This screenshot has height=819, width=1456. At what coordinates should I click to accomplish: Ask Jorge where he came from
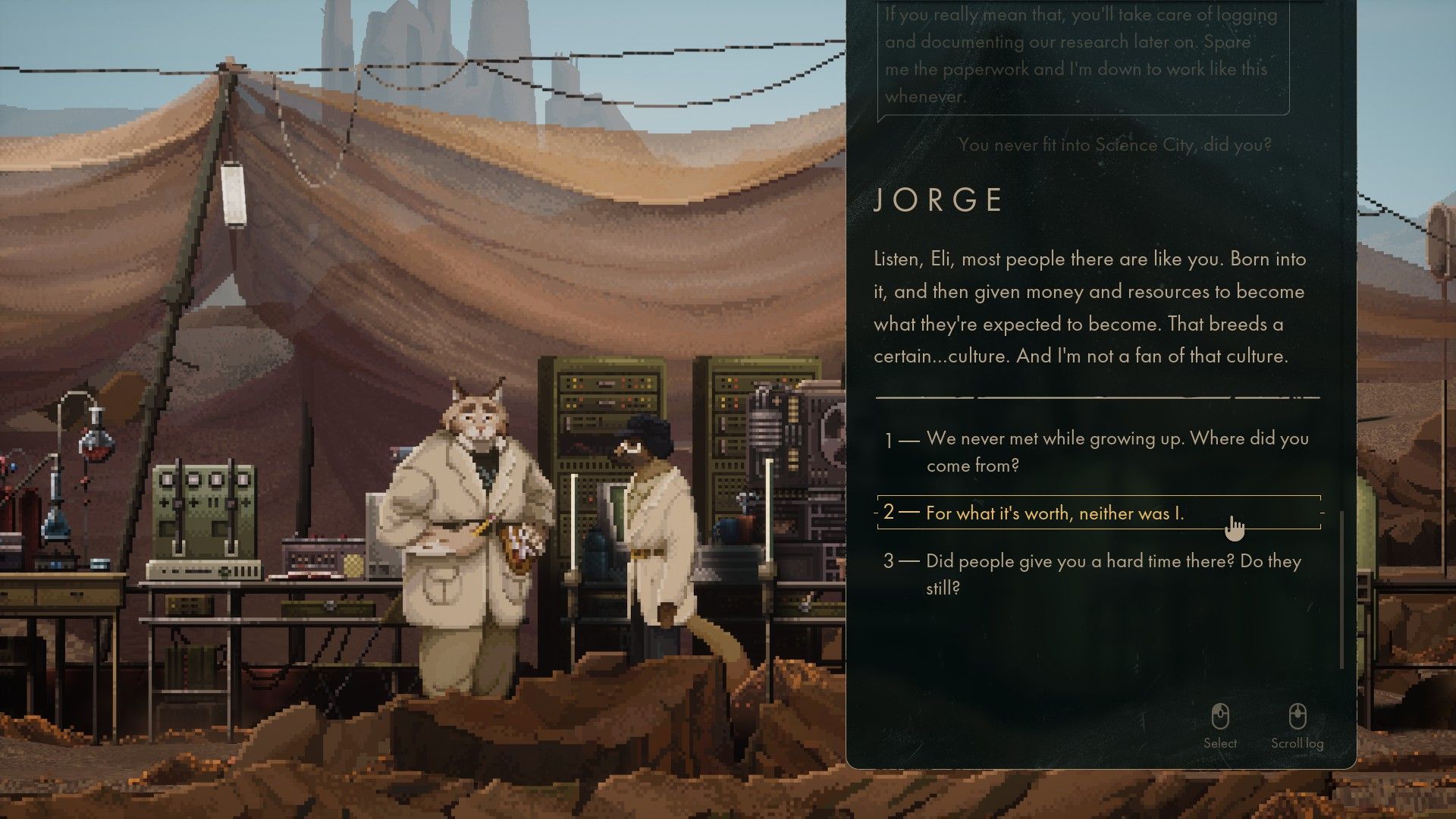click(x=1116, y=451)
